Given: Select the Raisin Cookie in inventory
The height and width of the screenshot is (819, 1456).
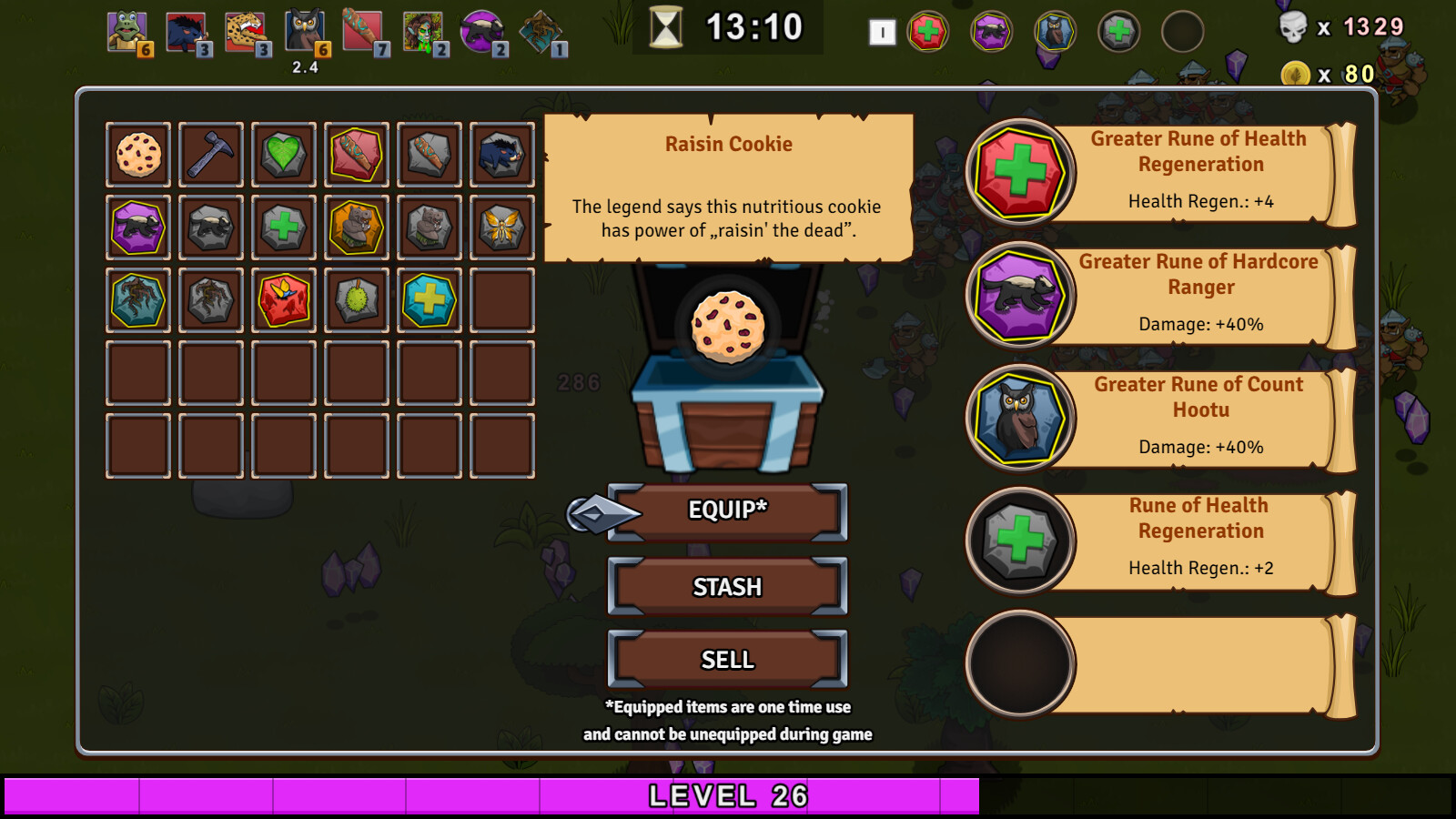Looking at the screenshot, I should pos(137,154).
